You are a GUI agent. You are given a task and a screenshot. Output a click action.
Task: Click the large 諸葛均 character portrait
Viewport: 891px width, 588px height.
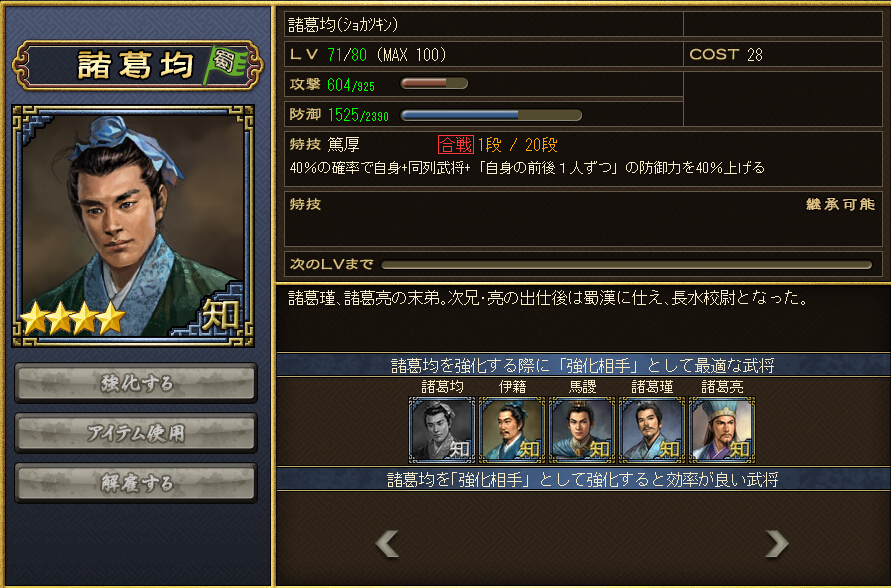pyautogui.click(x=133, y=225)
